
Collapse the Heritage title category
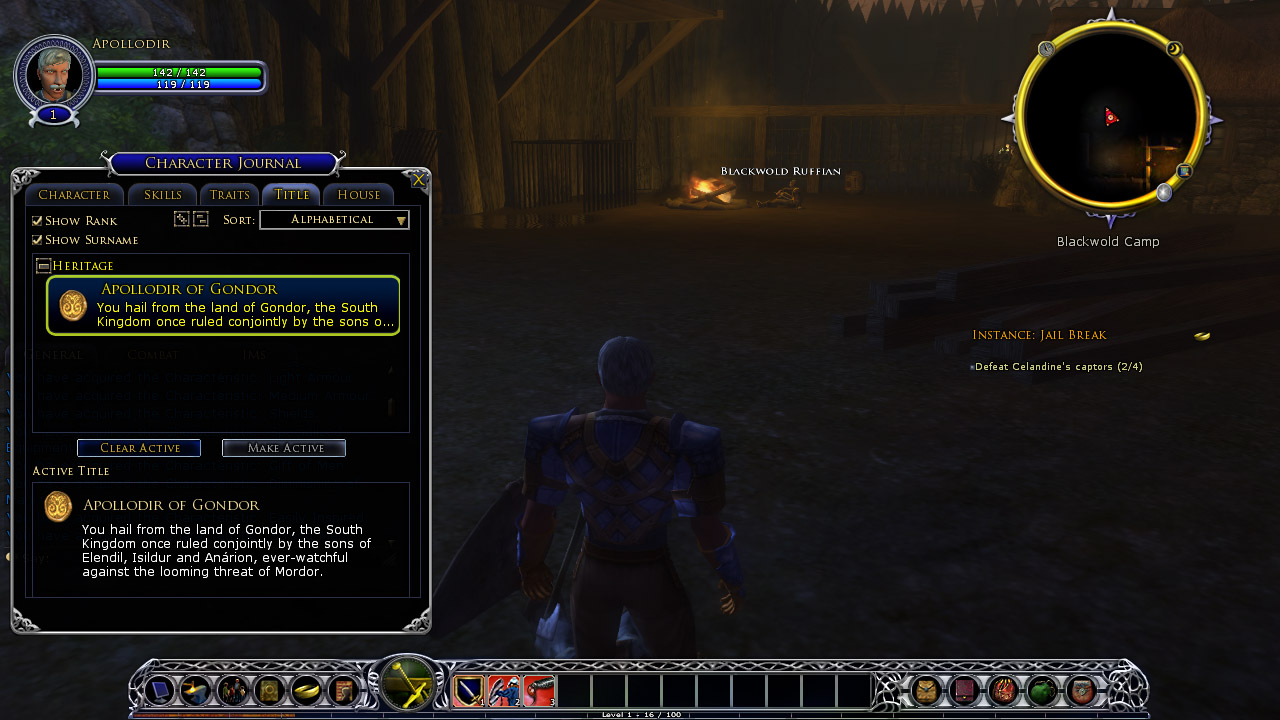(x=43, y=266)
